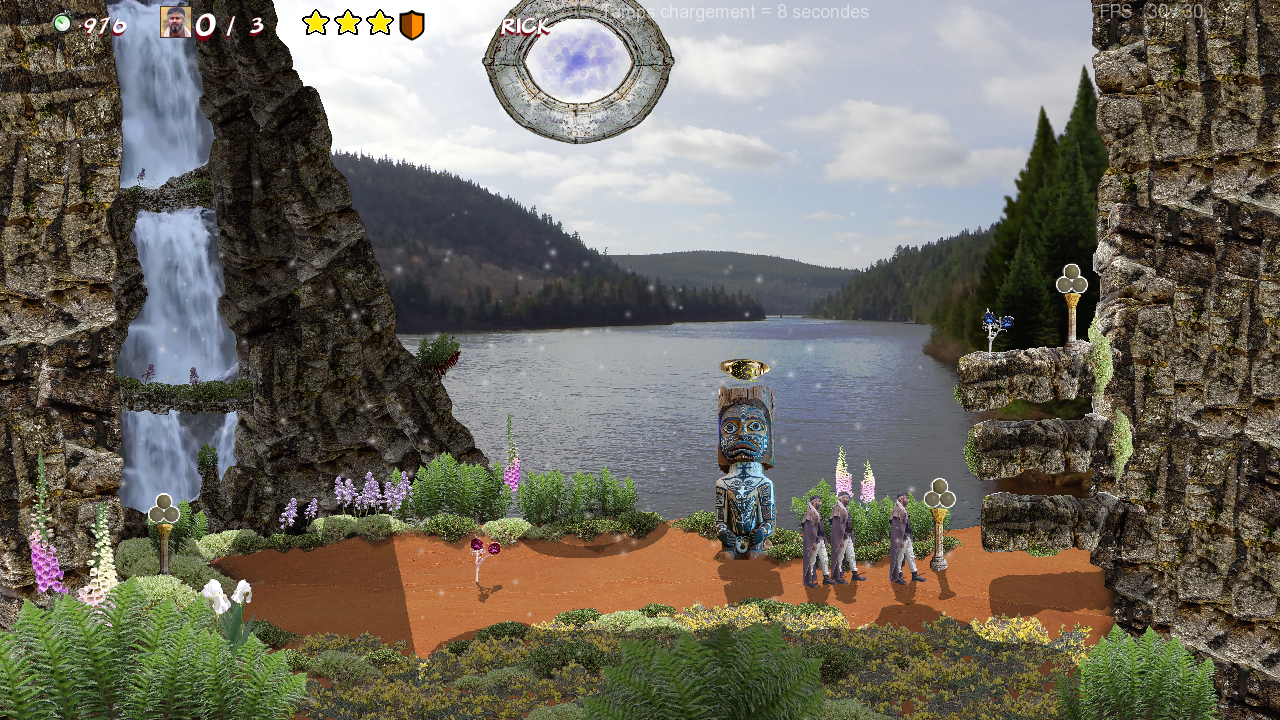The height and width of the screenshot is (720, 1280).
Task: Select the orange shield icon
Action: (x=412, y=25)
